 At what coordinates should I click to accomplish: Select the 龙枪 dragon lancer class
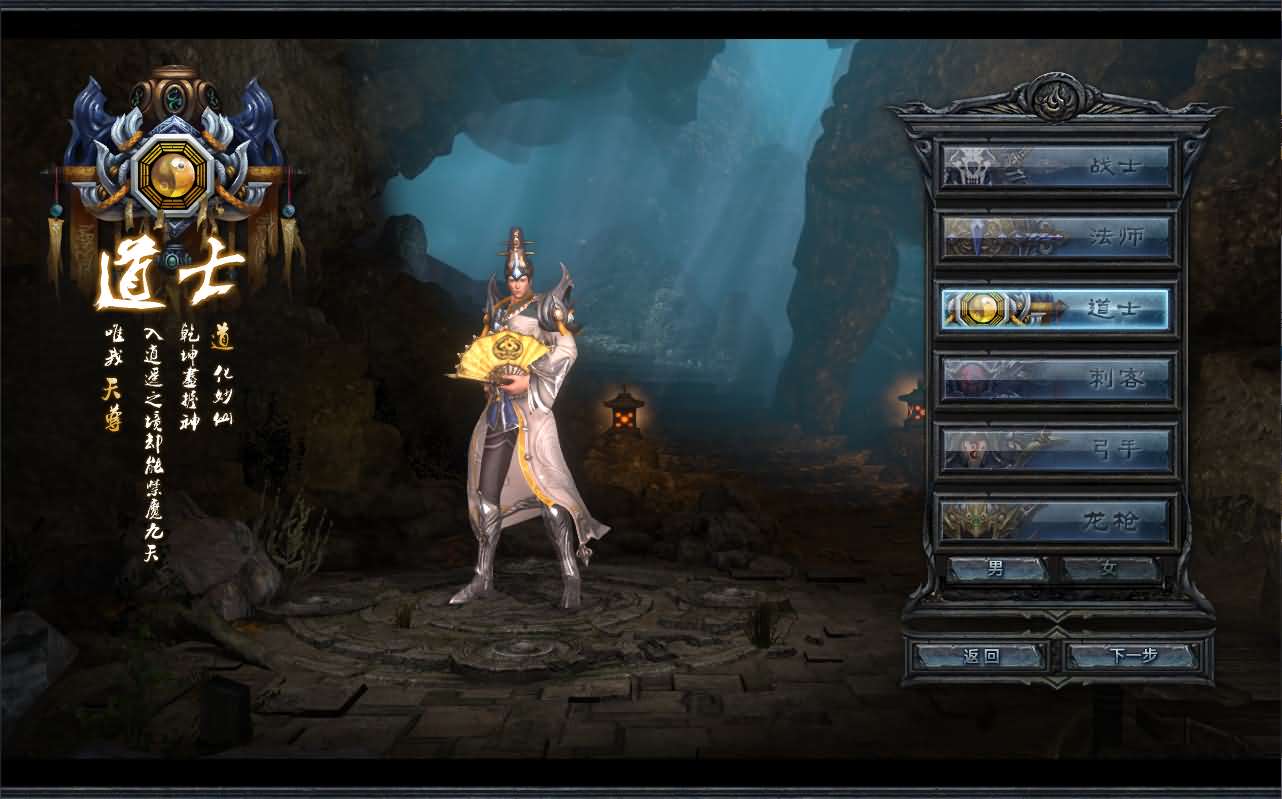1056,520
